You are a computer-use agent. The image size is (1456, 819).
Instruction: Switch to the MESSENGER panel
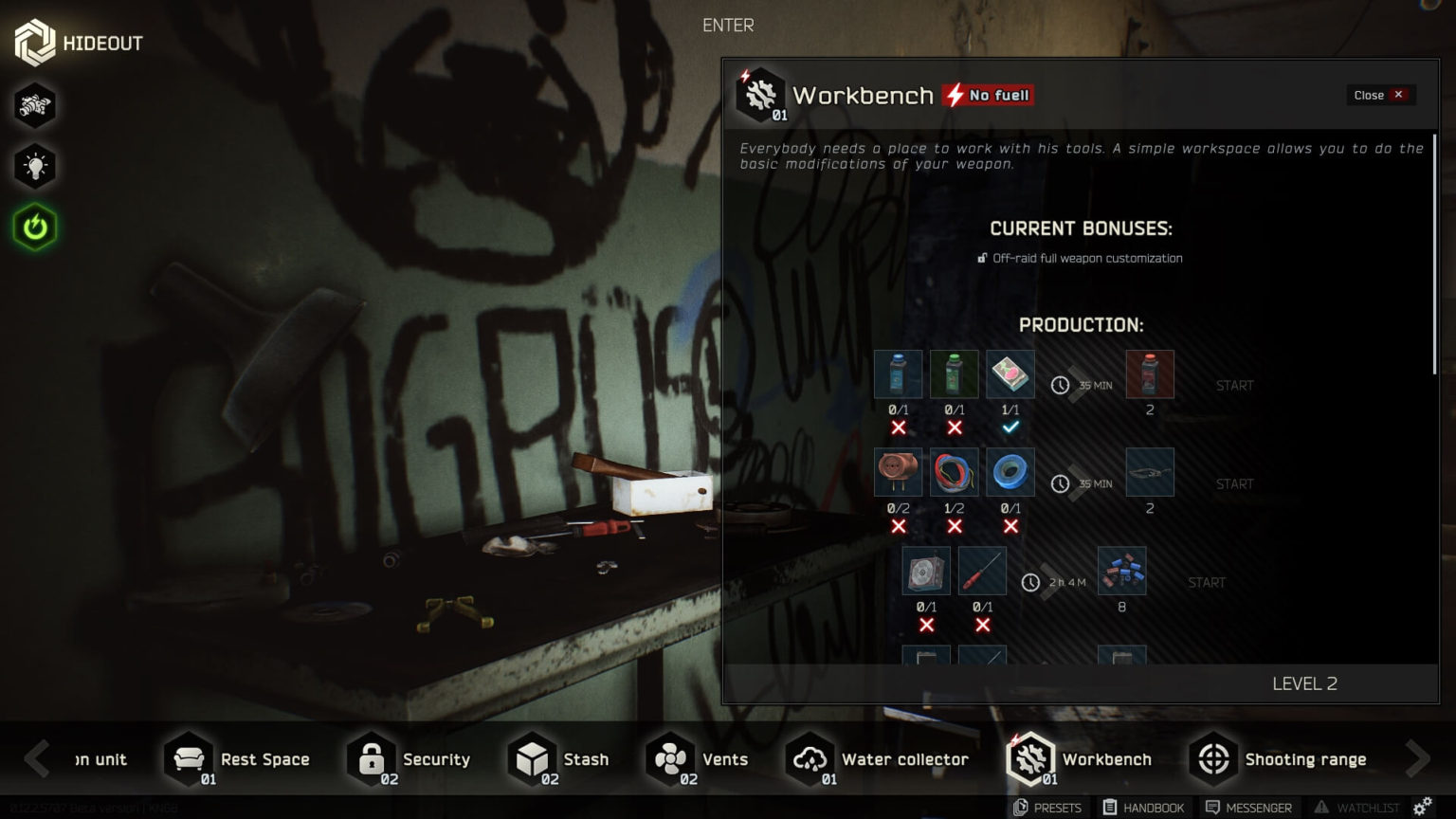point(1249,808)
